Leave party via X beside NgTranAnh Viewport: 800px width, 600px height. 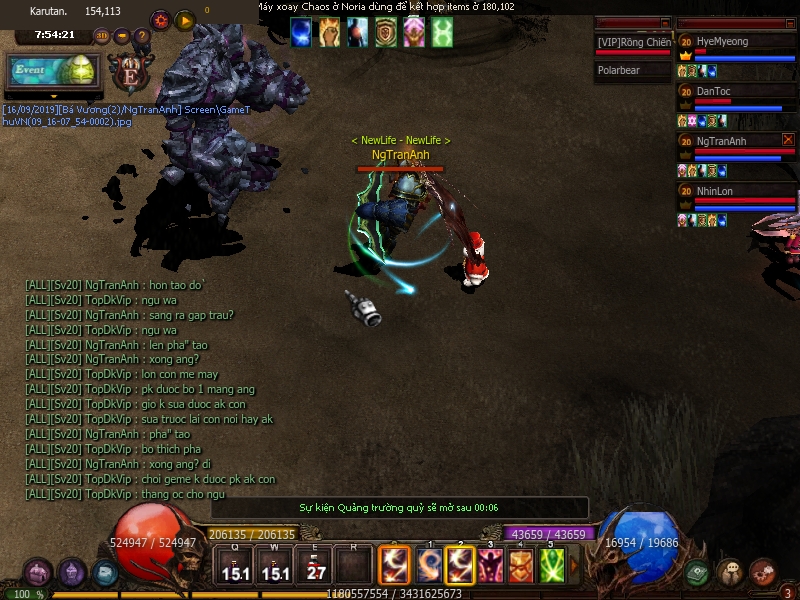pos(788,140)
